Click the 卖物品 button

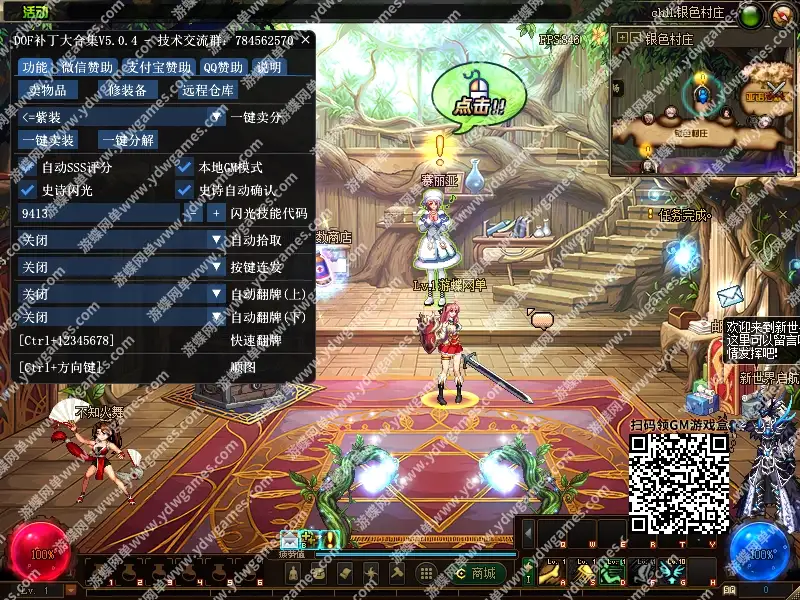click(47, 91)
